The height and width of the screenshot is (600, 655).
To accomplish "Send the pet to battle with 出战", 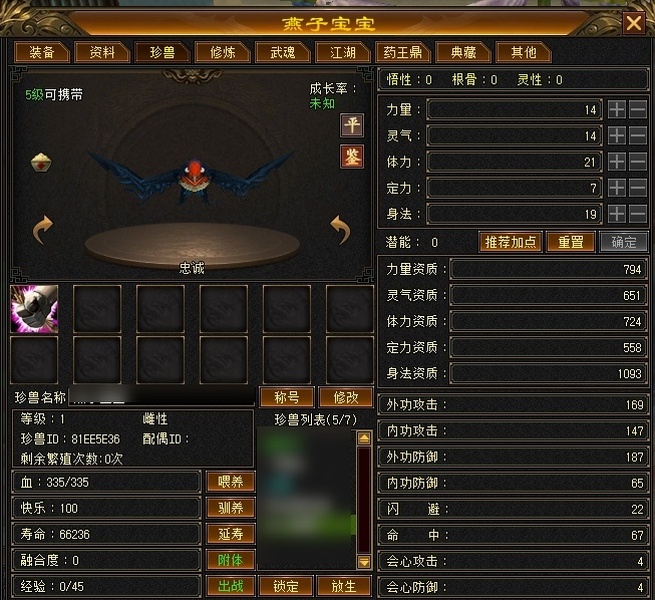I will [229, 586].
